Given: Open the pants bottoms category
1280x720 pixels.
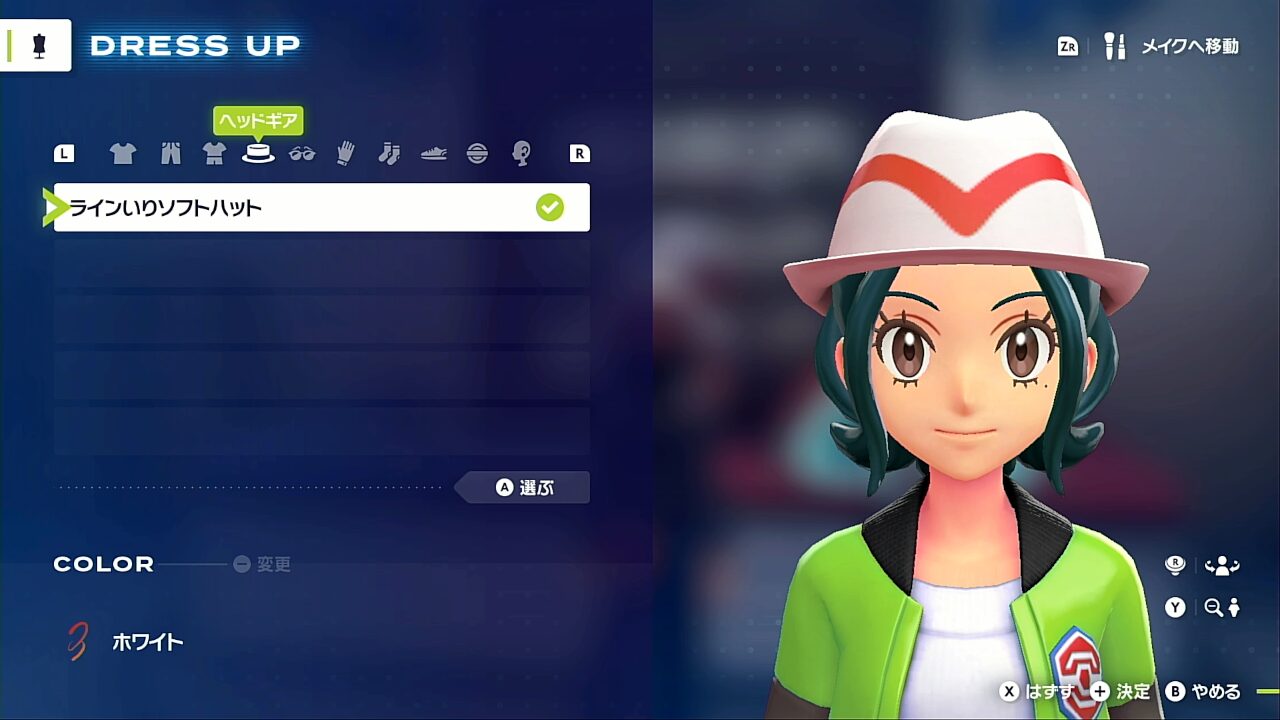Looking at the screenshot, I should click(170, 153).
